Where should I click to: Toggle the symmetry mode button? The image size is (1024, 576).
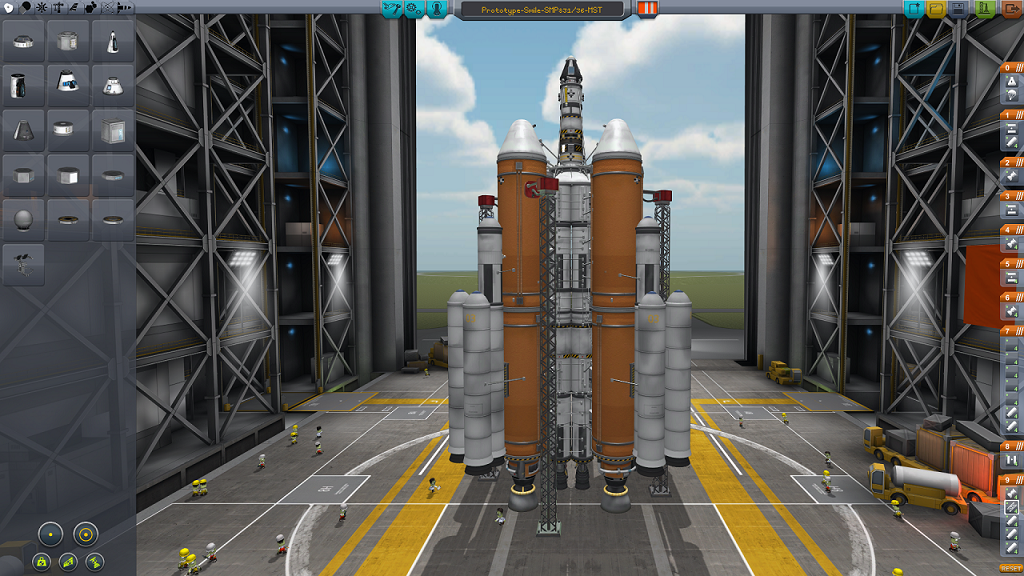click(51, 533)
